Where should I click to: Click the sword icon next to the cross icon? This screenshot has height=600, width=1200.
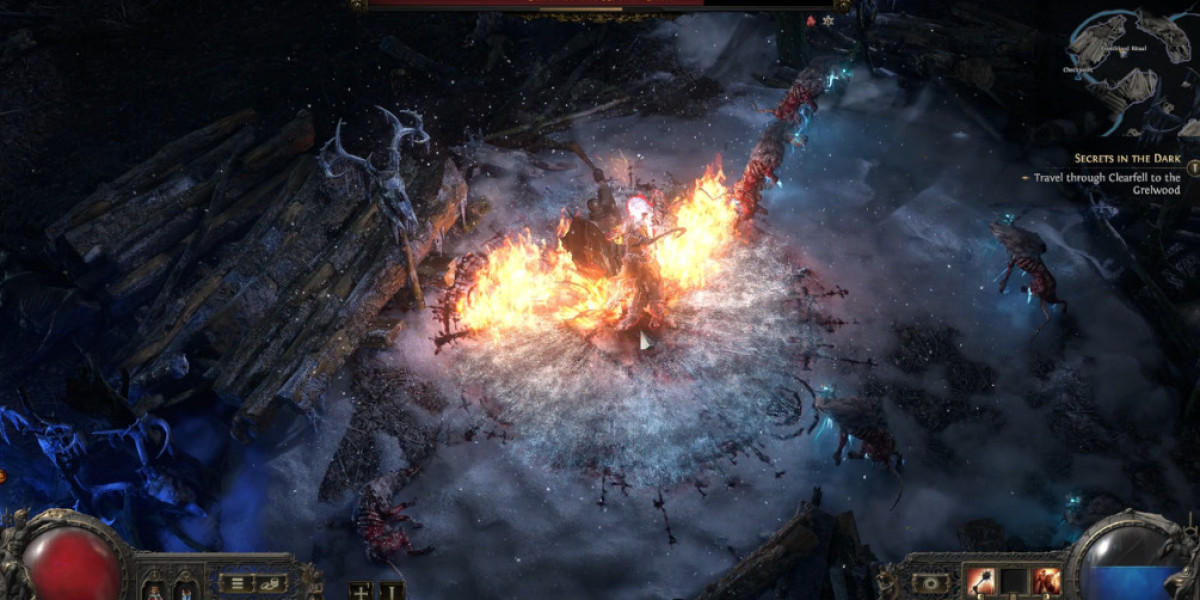(x=391, y=590)
